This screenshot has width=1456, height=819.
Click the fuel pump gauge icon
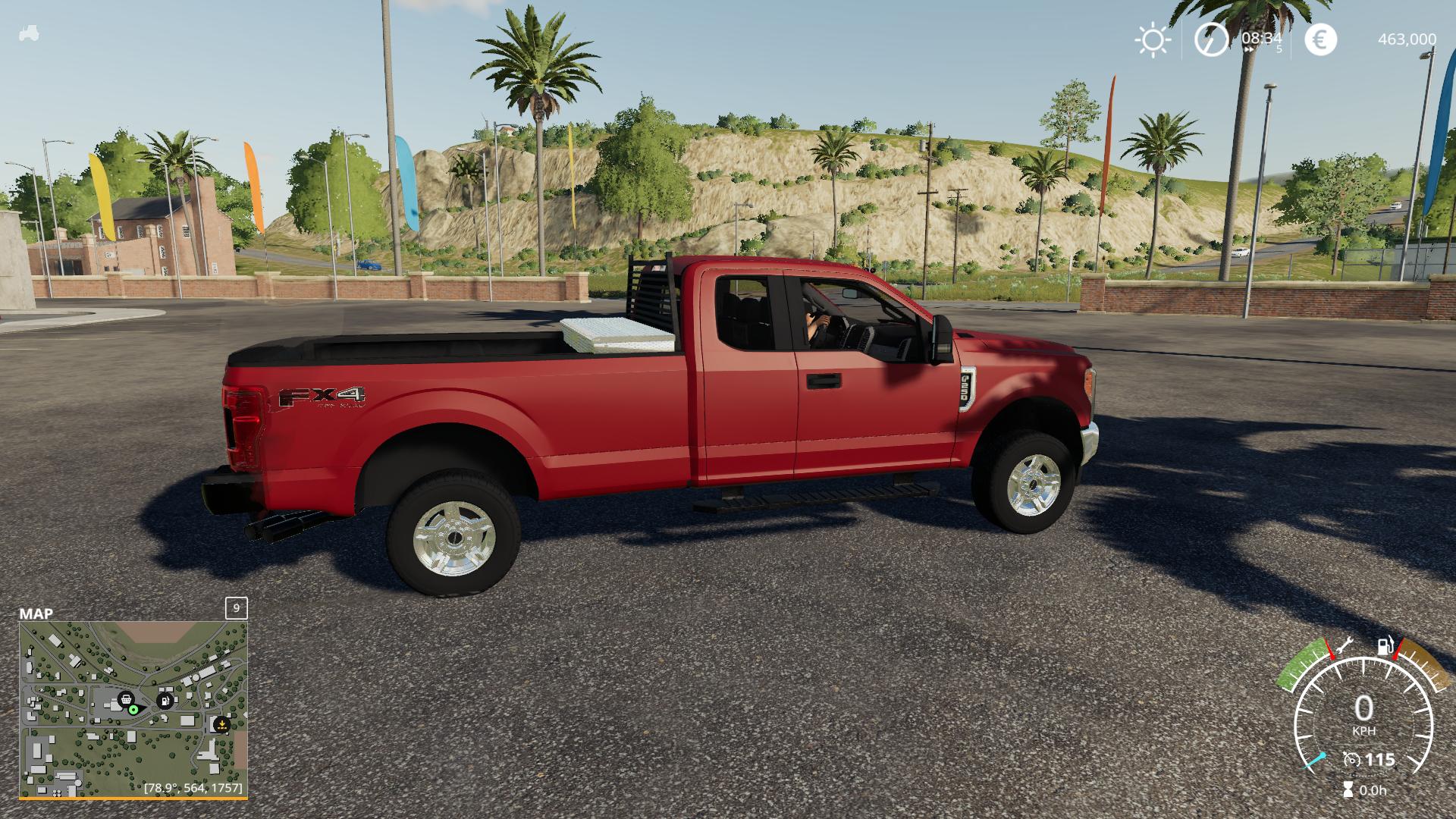point(1385,646)
